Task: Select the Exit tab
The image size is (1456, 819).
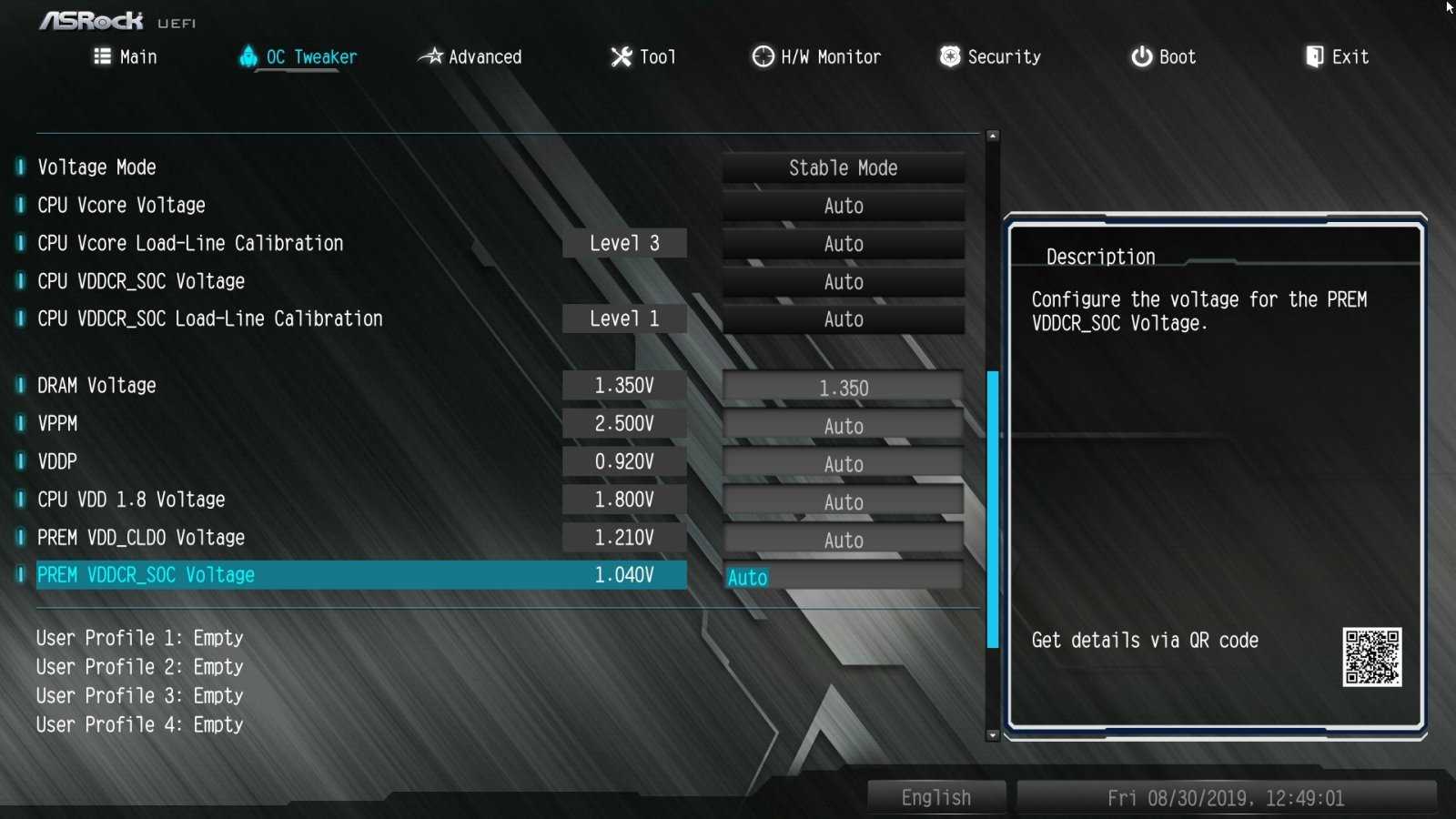Action: point(1337,57)
